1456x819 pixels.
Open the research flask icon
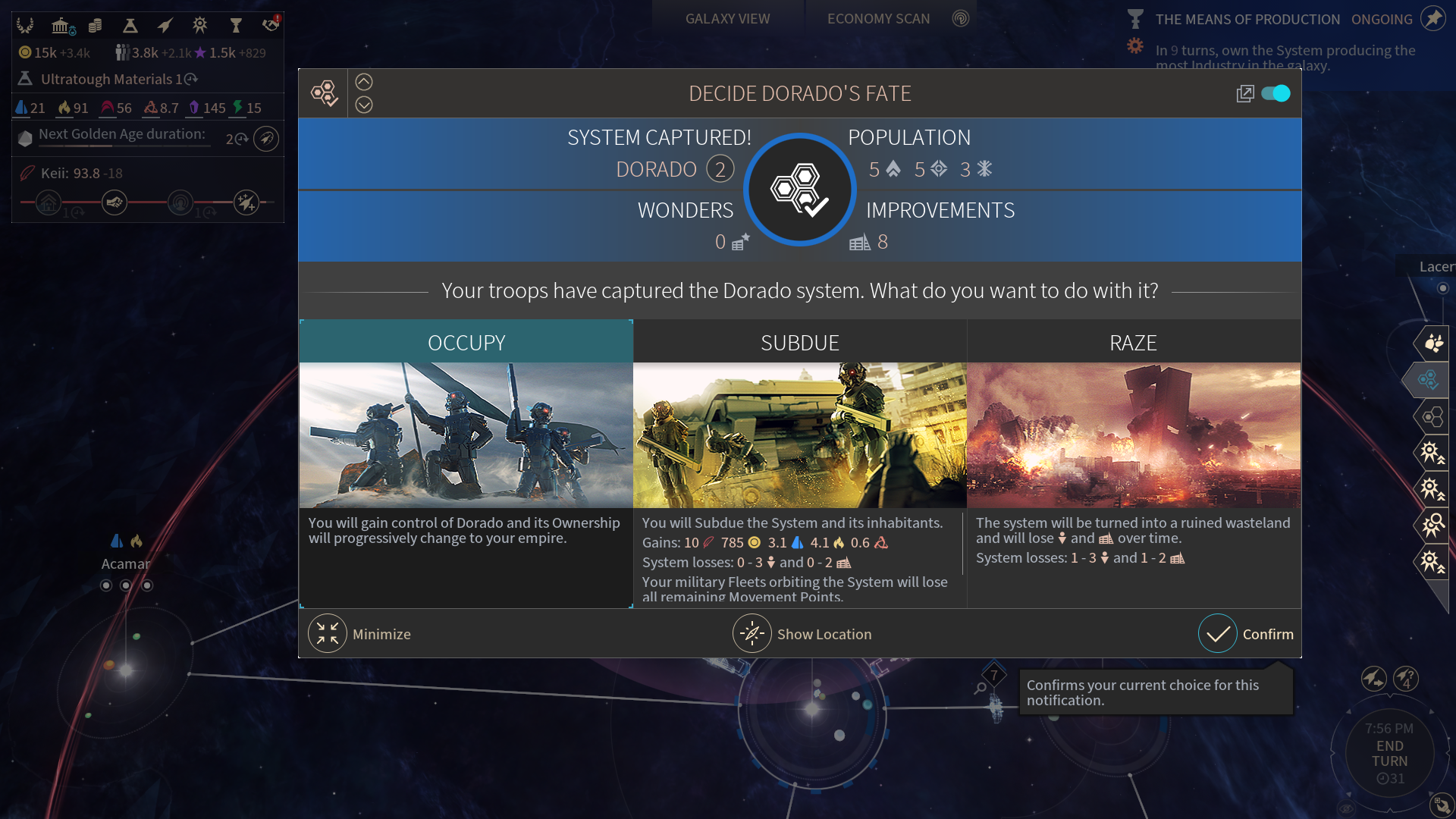(x=130, y=26)
